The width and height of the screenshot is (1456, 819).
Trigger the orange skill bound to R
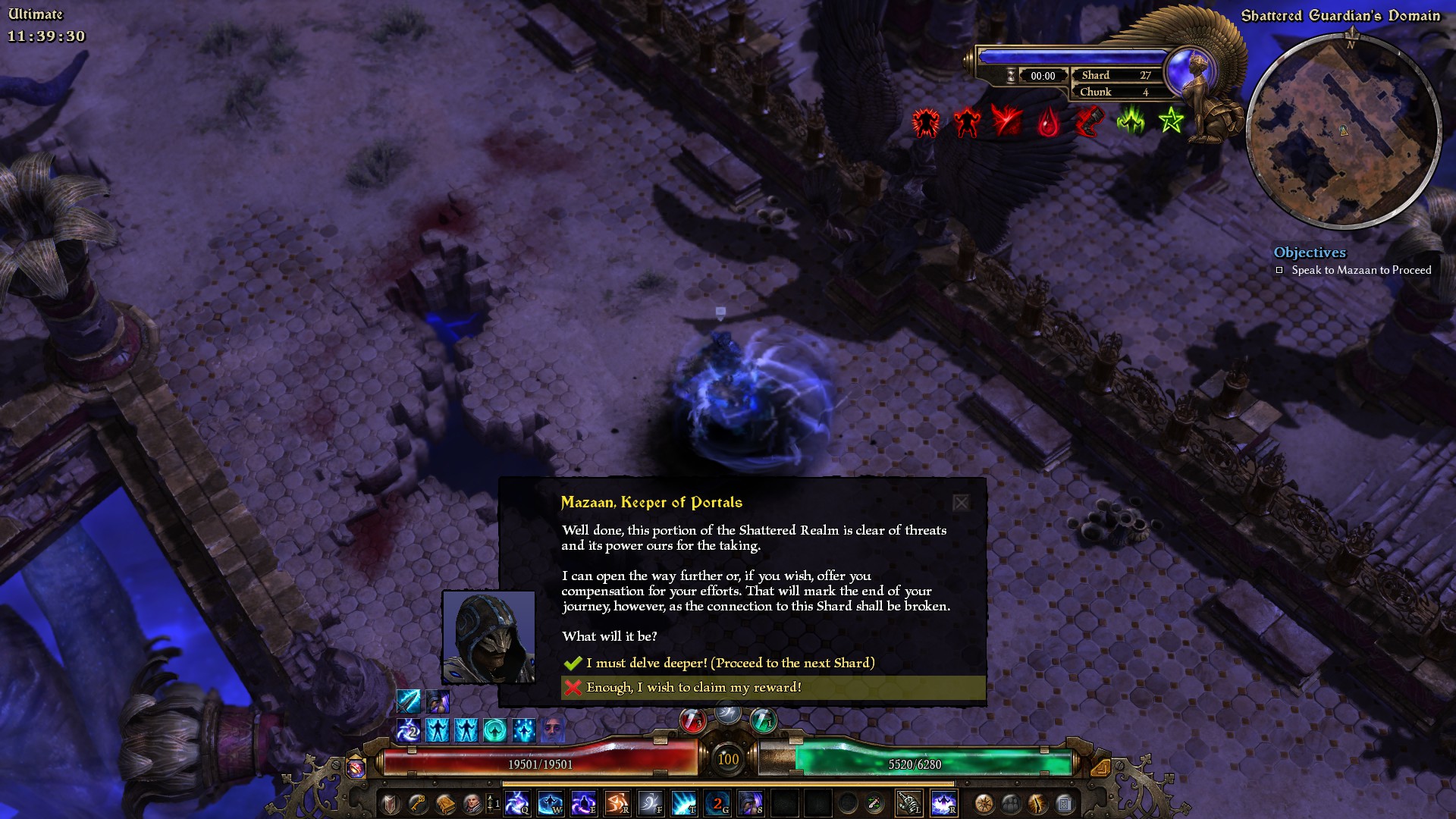click(617, 803)
